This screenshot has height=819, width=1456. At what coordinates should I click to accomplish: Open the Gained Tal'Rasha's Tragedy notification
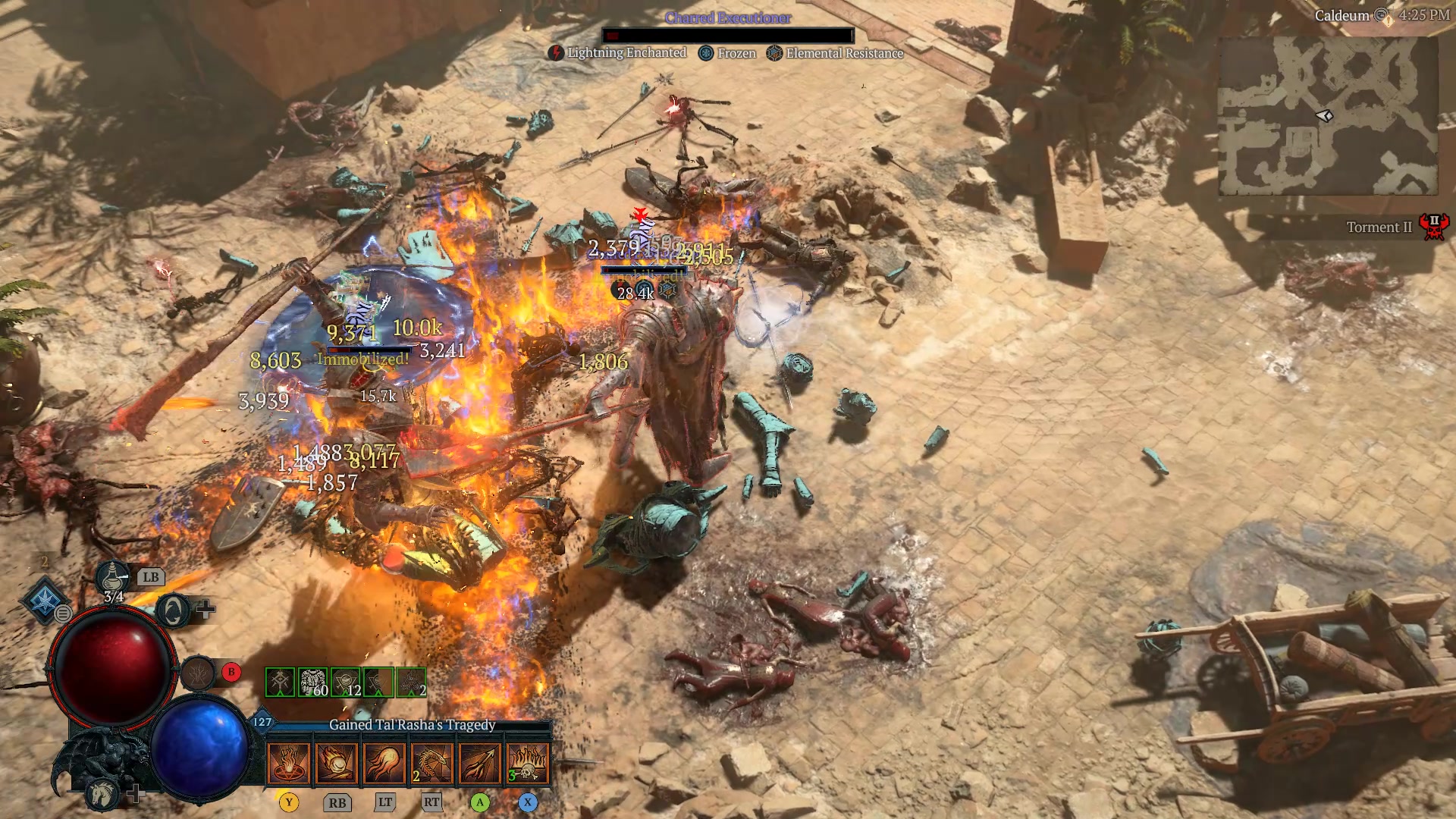tap(411, 724)
